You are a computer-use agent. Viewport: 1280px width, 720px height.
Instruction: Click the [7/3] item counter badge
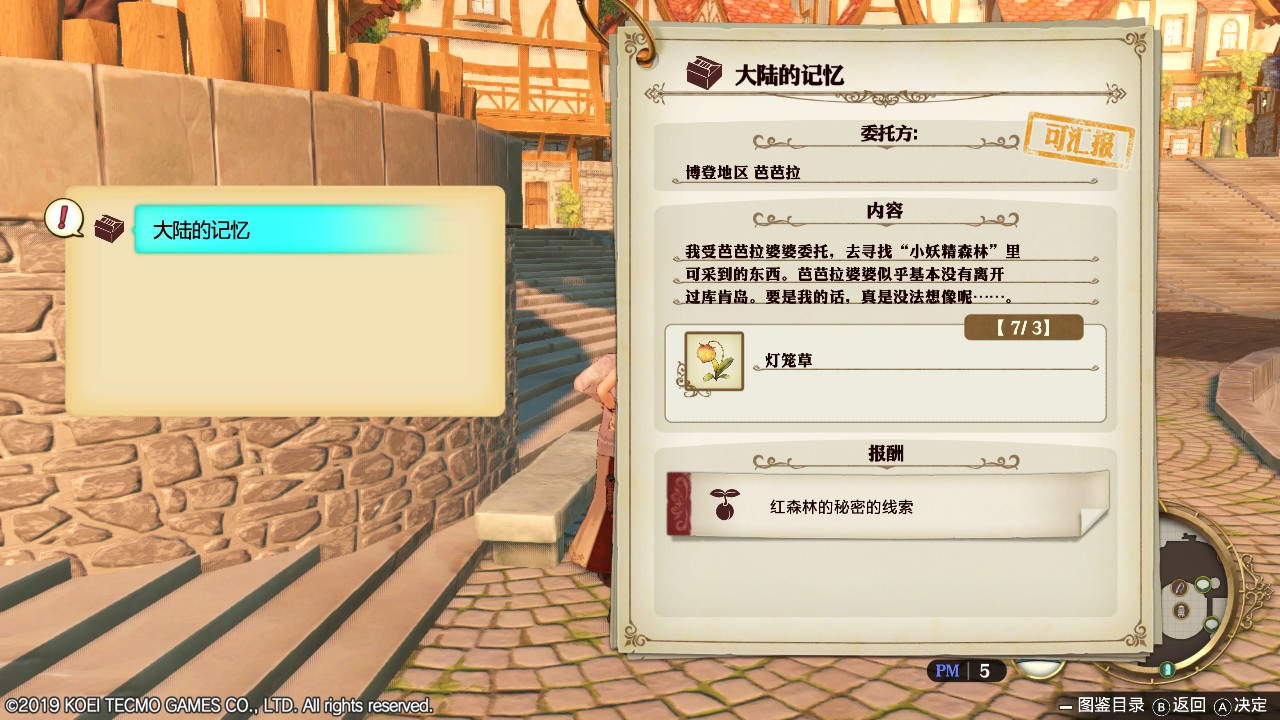(1023, 327)
